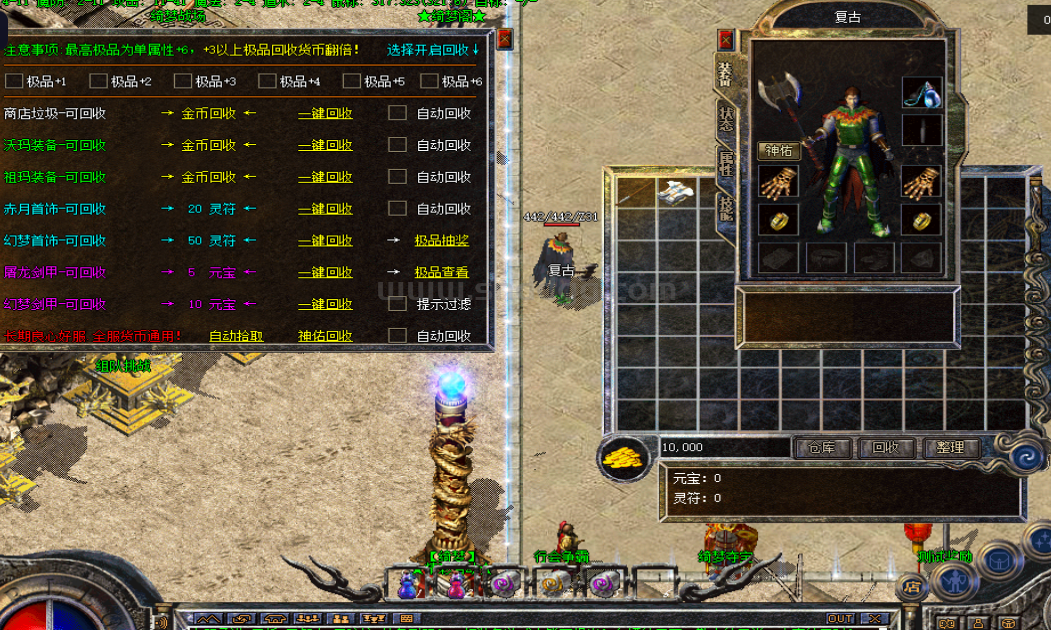Open the 仓库 warehouse button

point(822,448)
